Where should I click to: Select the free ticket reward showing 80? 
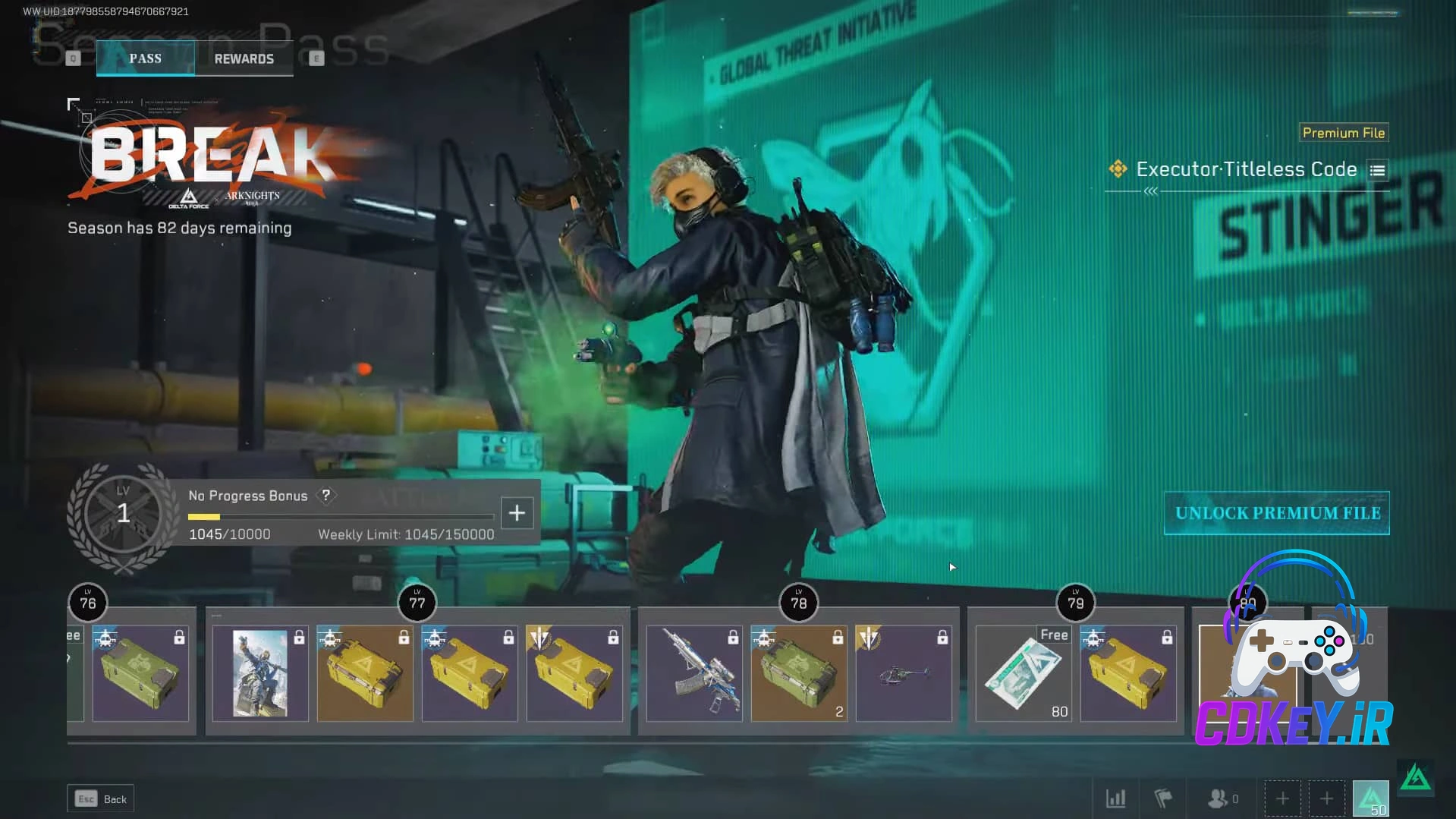(1023, 673)
